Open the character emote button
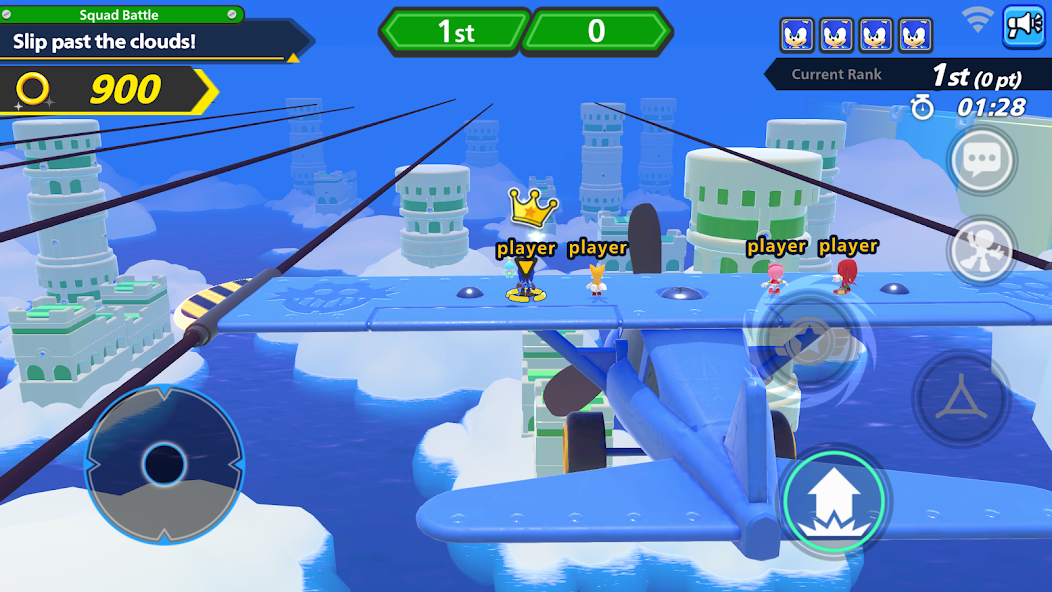1052x592 pixels. point(981,249)
